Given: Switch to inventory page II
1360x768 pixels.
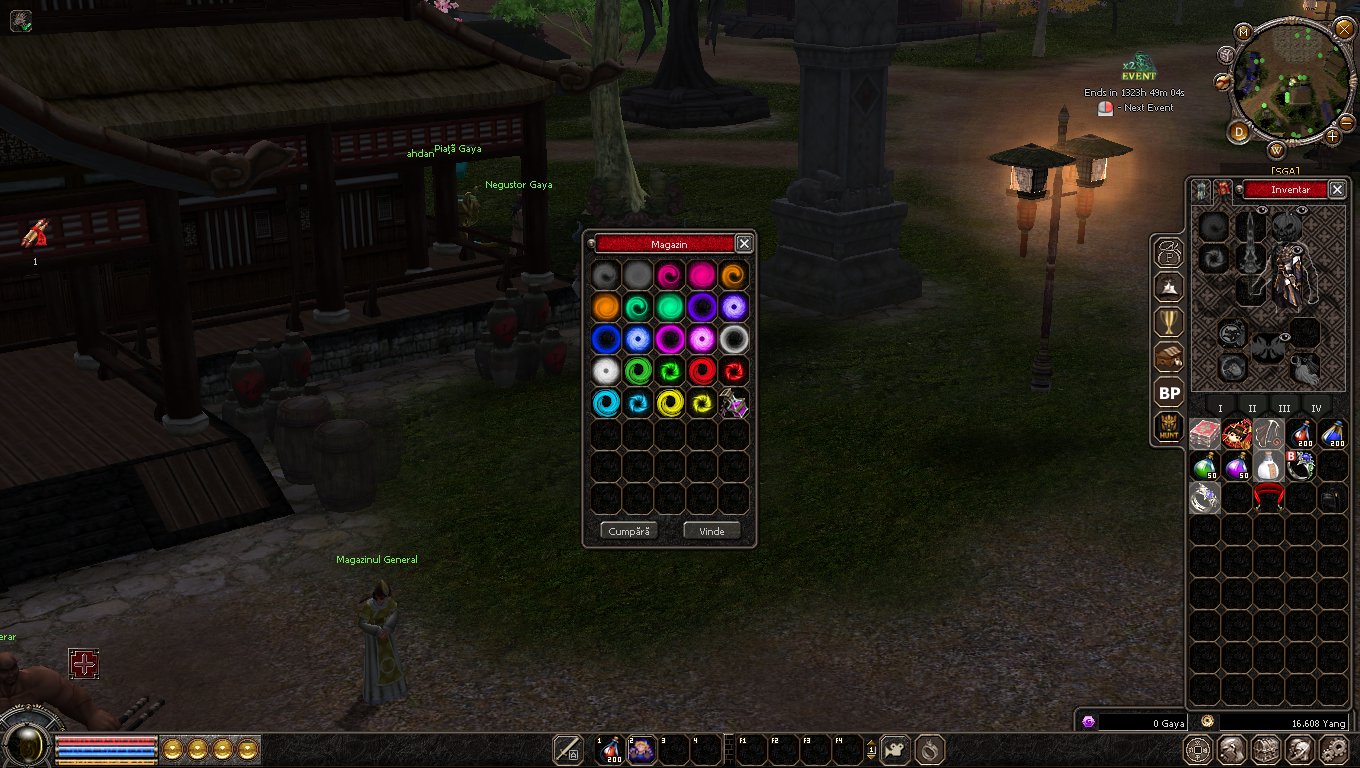Looking at the screenshot, I should pos(1252,408).
